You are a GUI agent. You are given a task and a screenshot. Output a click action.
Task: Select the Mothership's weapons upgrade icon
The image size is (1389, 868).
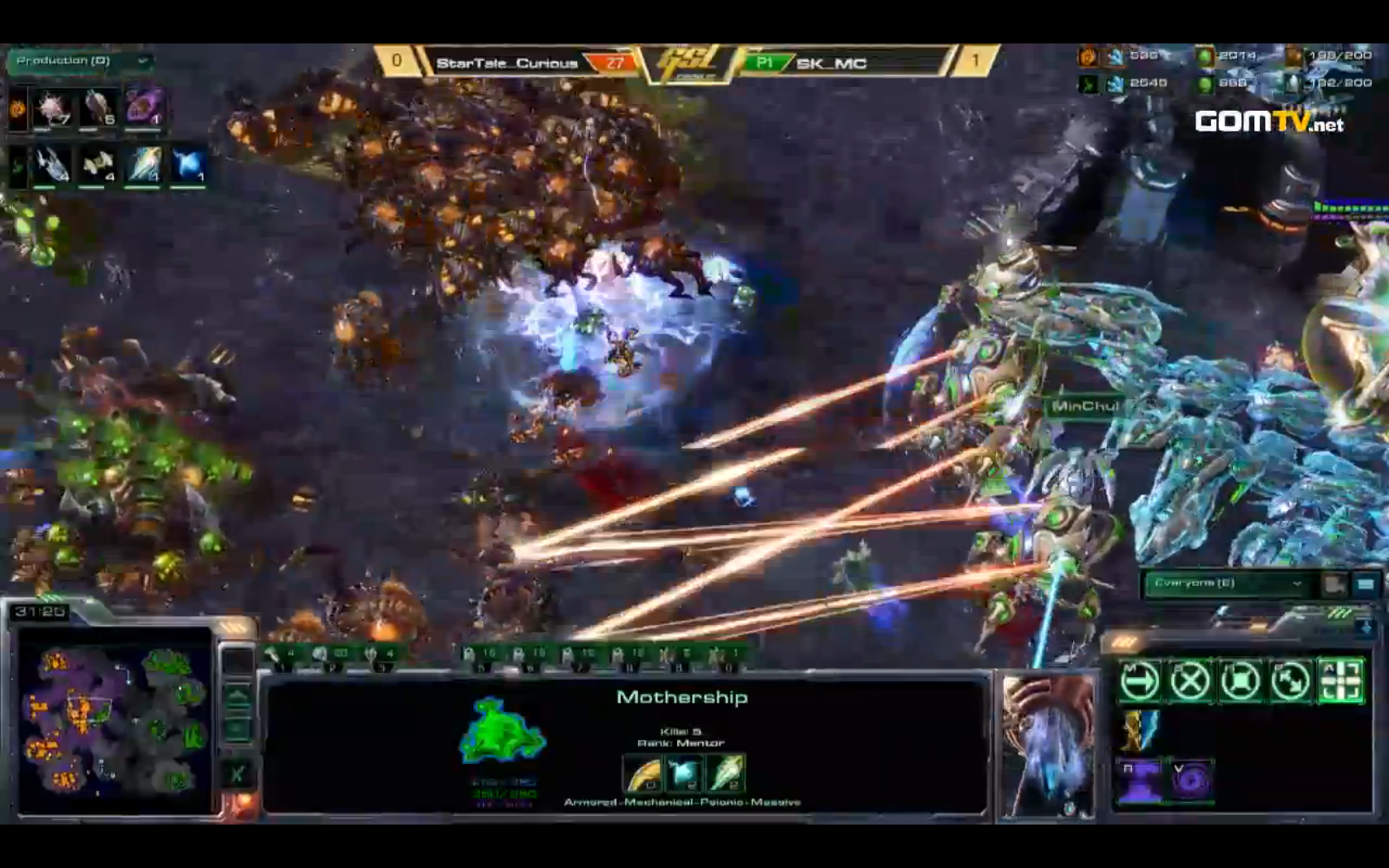point(642,773)
